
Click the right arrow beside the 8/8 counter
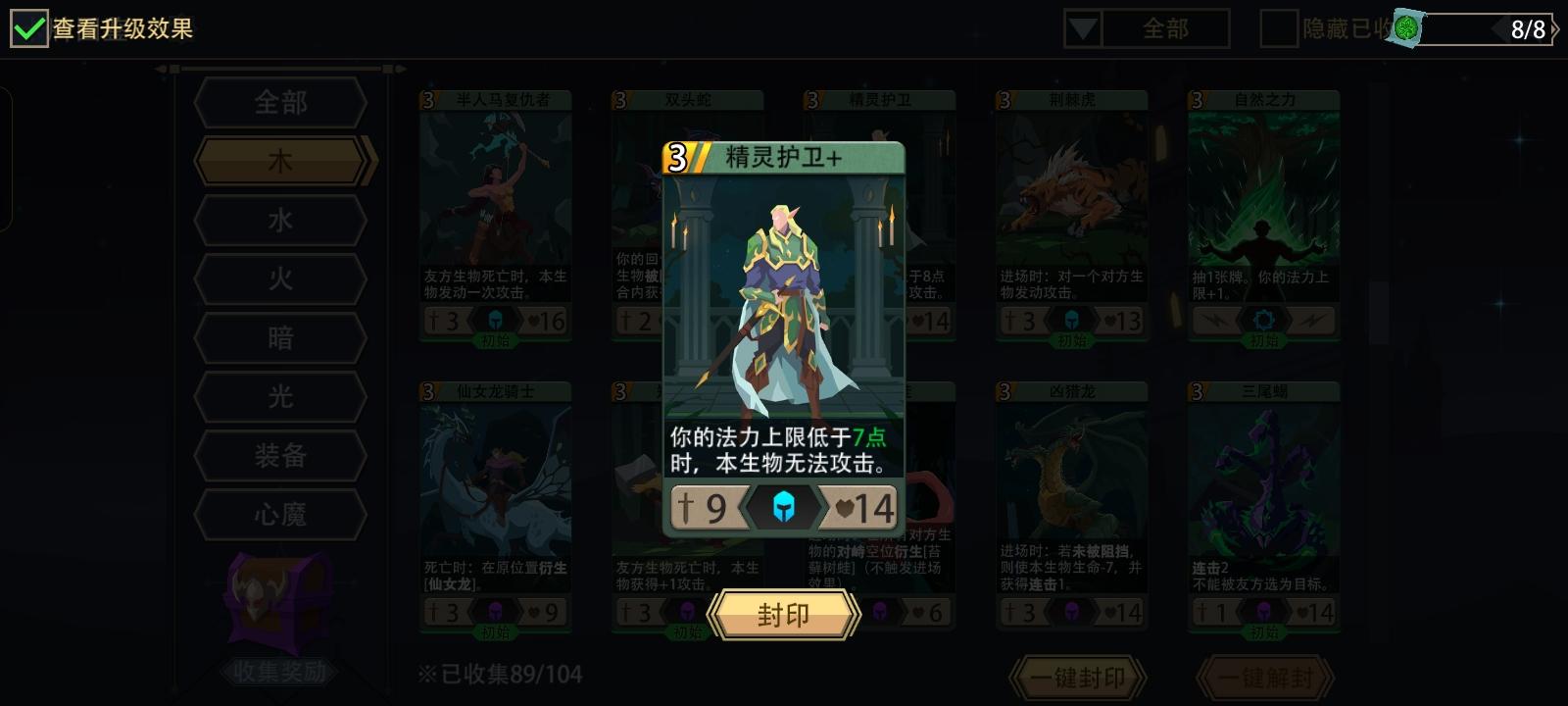(1556, 29)
